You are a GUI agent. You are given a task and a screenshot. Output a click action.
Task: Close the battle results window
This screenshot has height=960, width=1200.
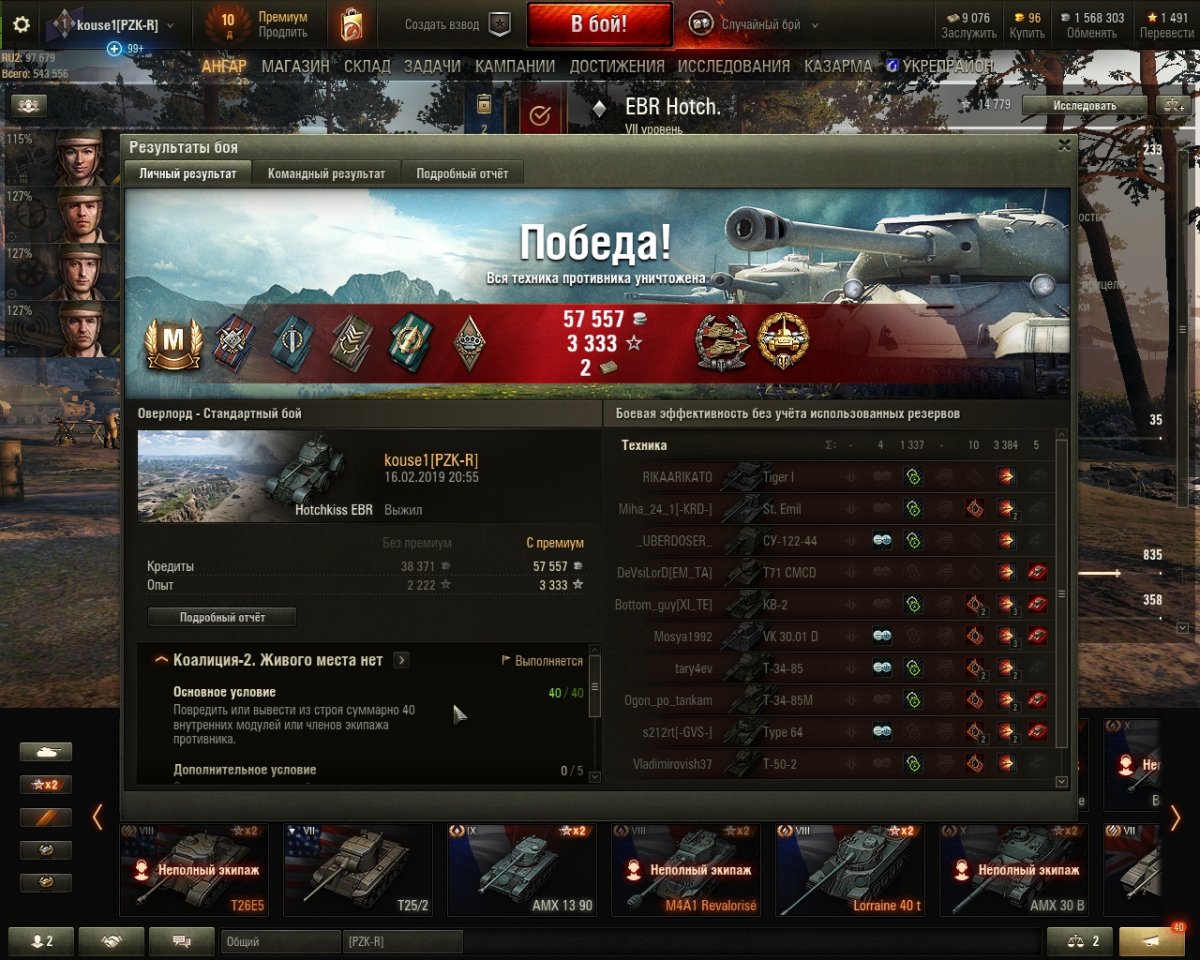1064,145
